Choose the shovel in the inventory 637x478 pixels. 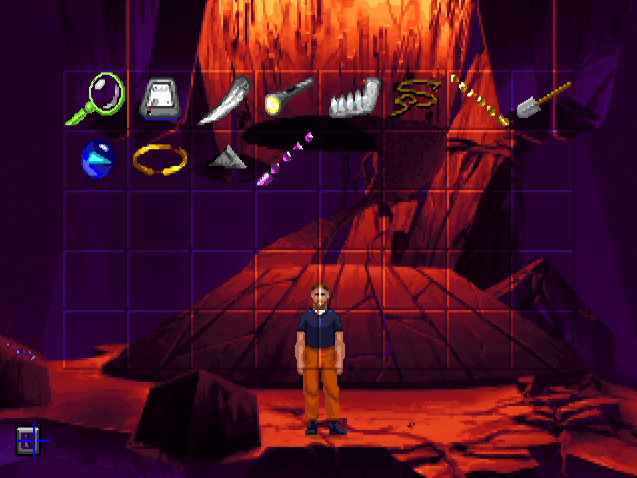click(542, 98)
